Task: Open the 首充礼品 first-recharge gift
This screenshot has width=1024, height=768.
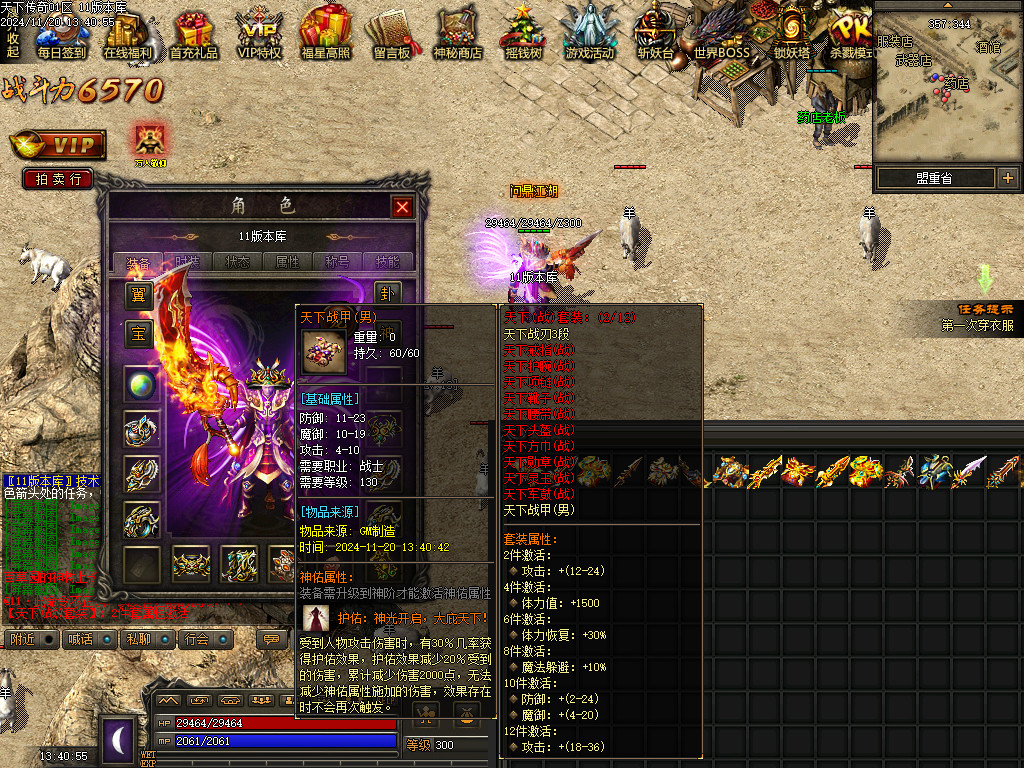Action: (x=194, y=35)
